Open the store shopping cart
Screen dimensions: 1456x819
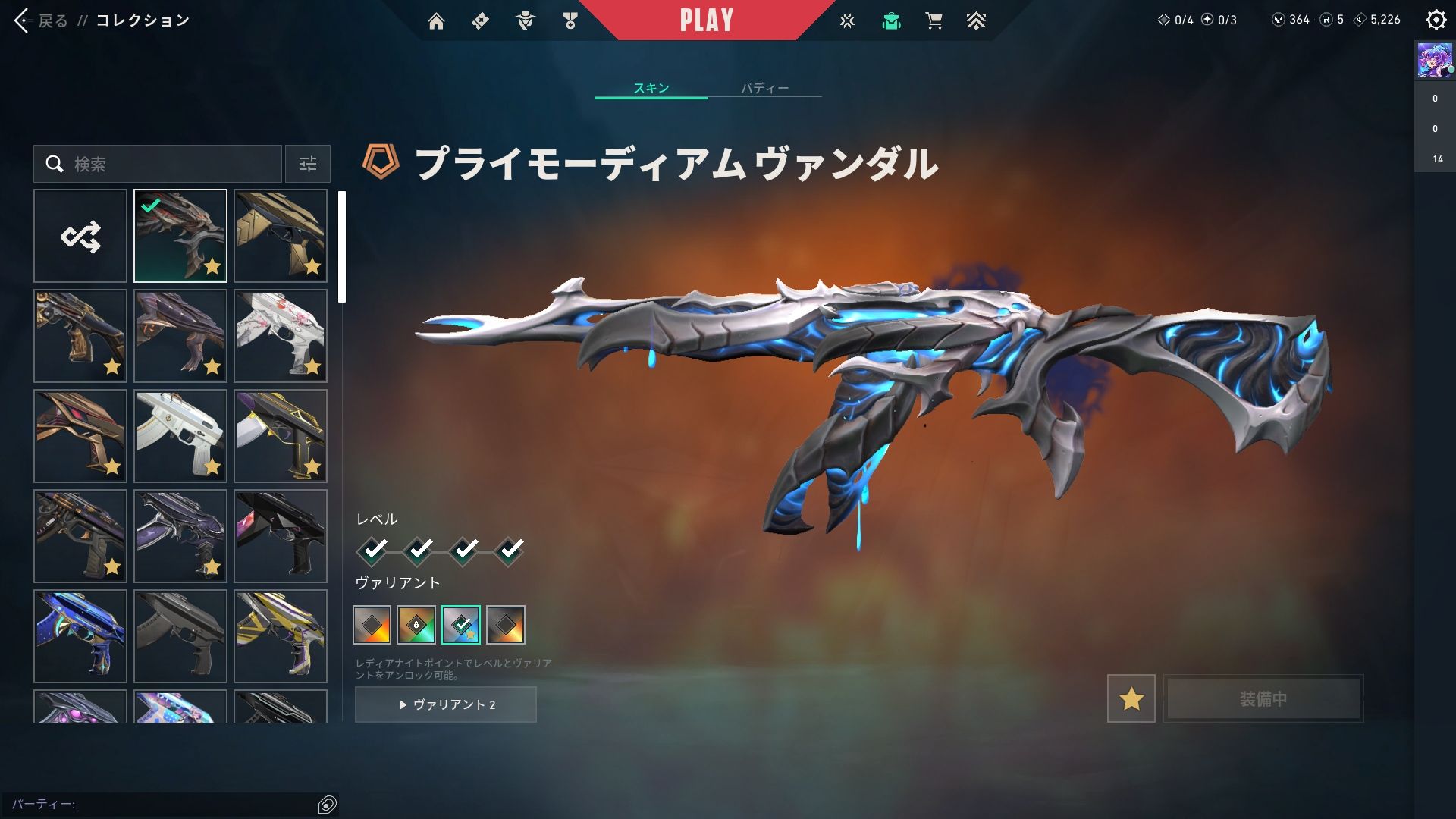(934, 21)
